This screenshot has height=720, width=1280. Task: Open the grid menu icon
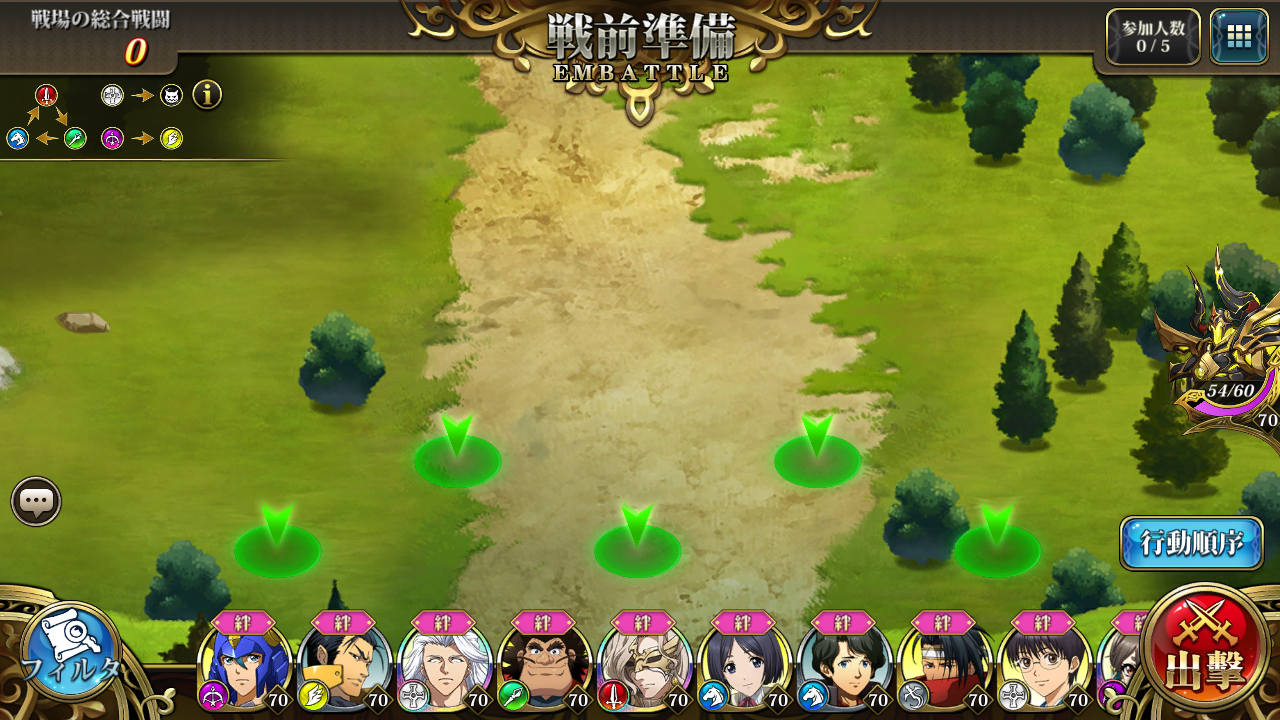click(x=1238, y=37)
